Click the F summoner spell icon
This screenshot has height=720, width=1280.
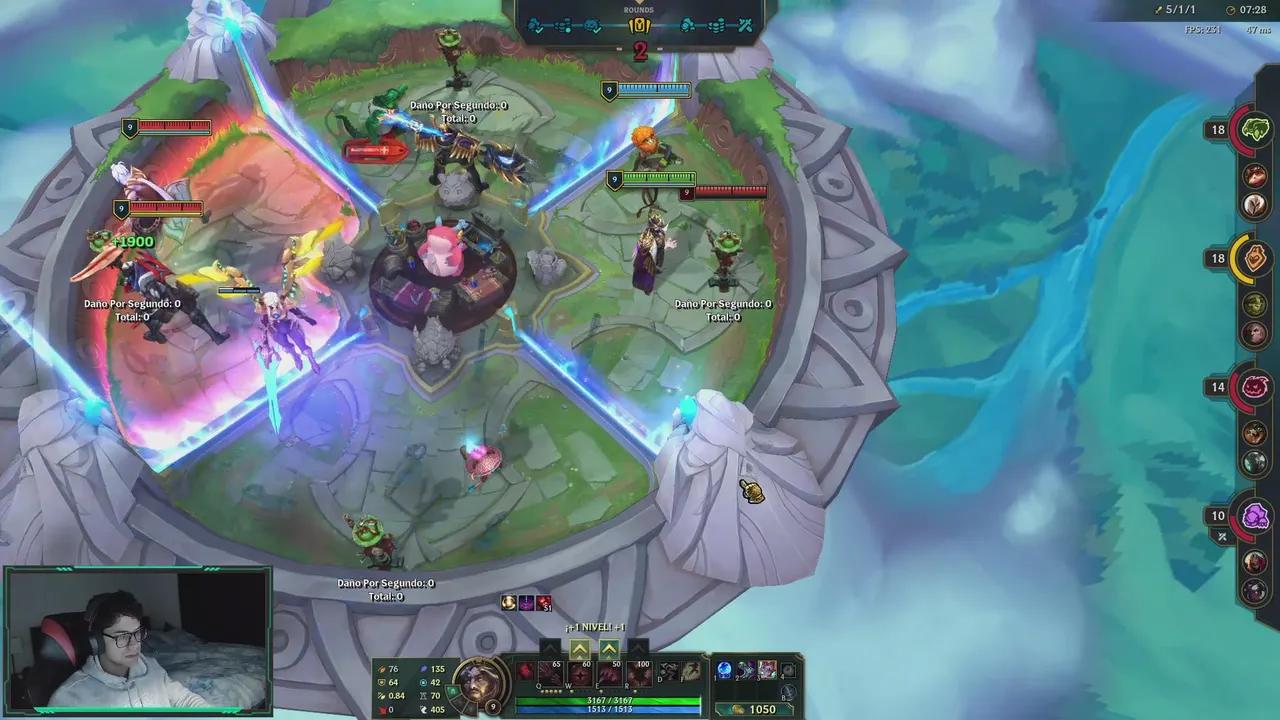tap(690, 672)
